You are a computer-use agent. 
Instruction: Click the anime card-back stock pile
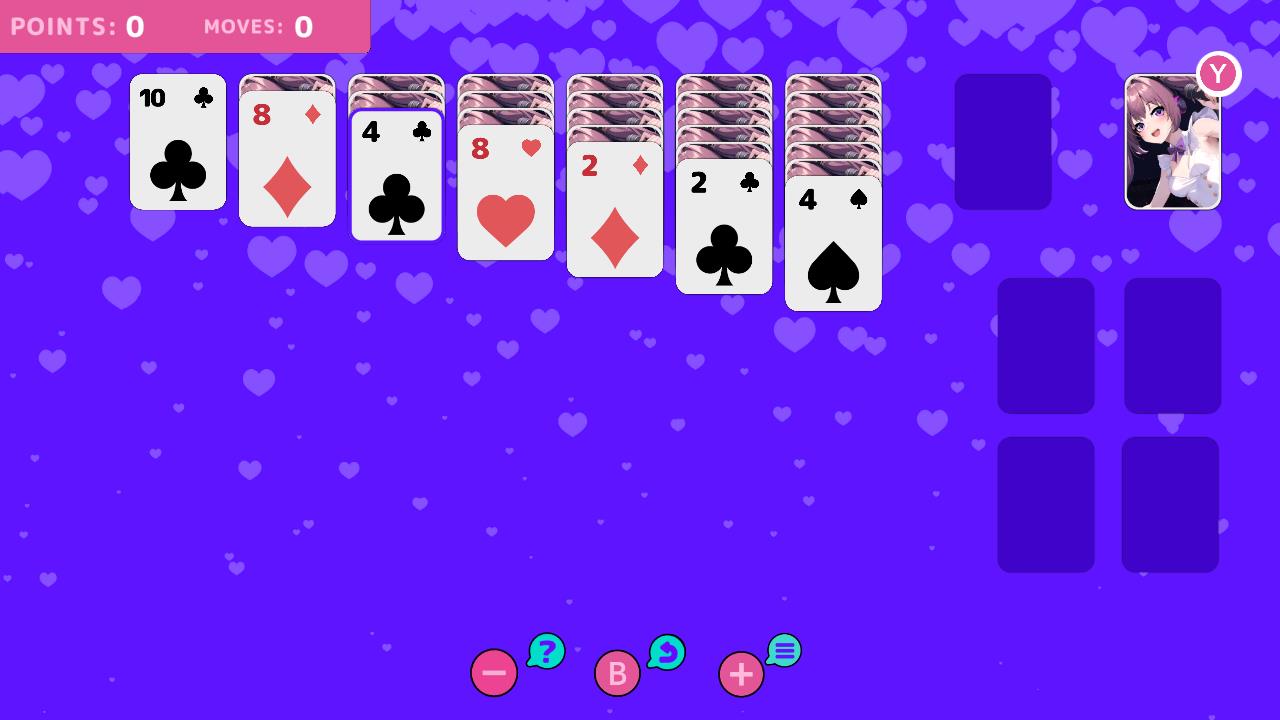pyautogui.click(x=1172, y=140)
